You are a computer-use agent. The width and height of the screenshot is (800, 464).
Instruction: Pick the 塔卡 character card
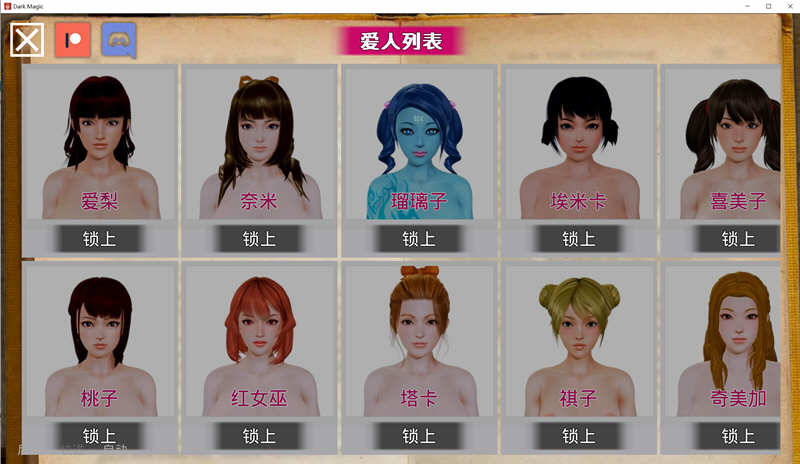coord(419,342)
